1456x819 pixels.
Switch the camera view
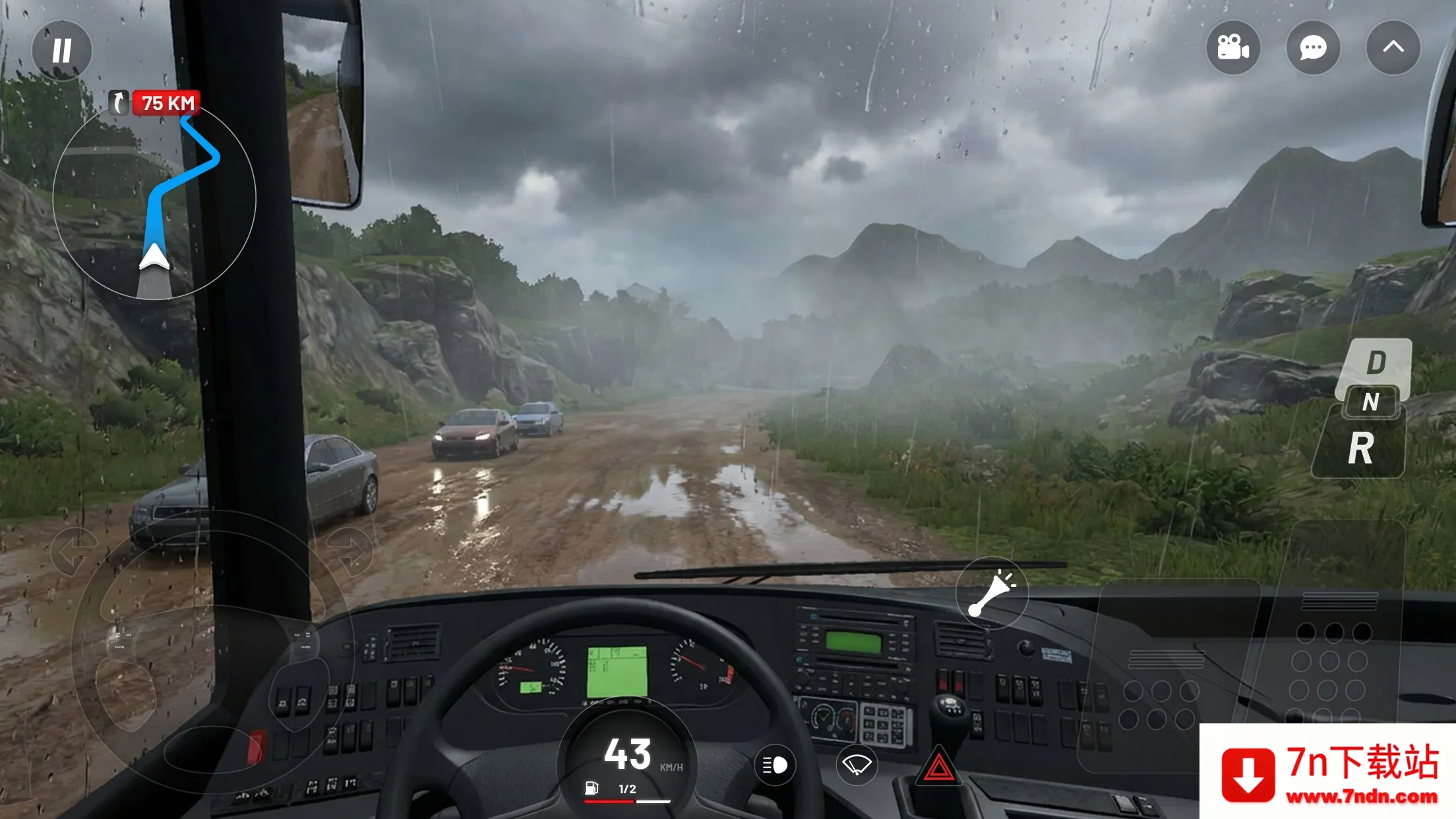(1232, 47)
